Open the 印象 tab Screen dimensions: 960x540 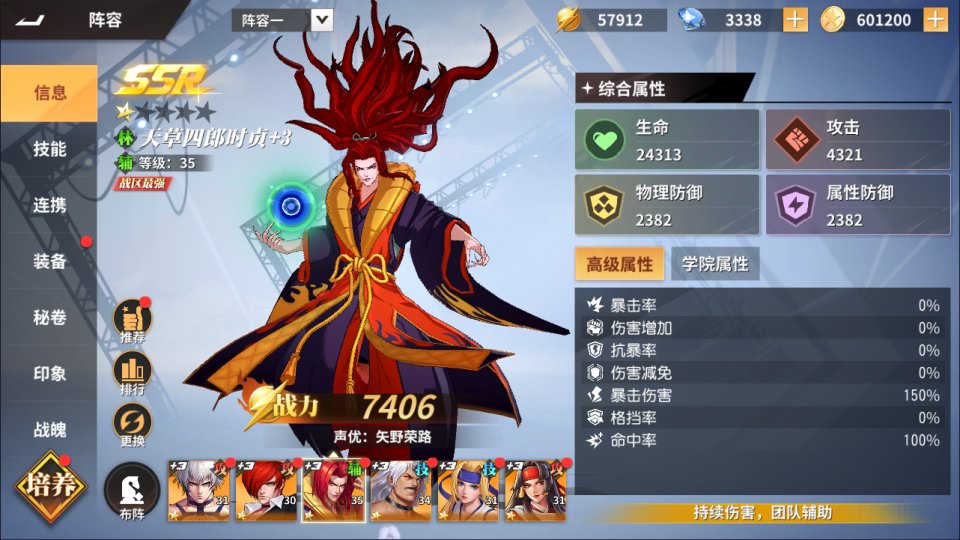(50, 373)
